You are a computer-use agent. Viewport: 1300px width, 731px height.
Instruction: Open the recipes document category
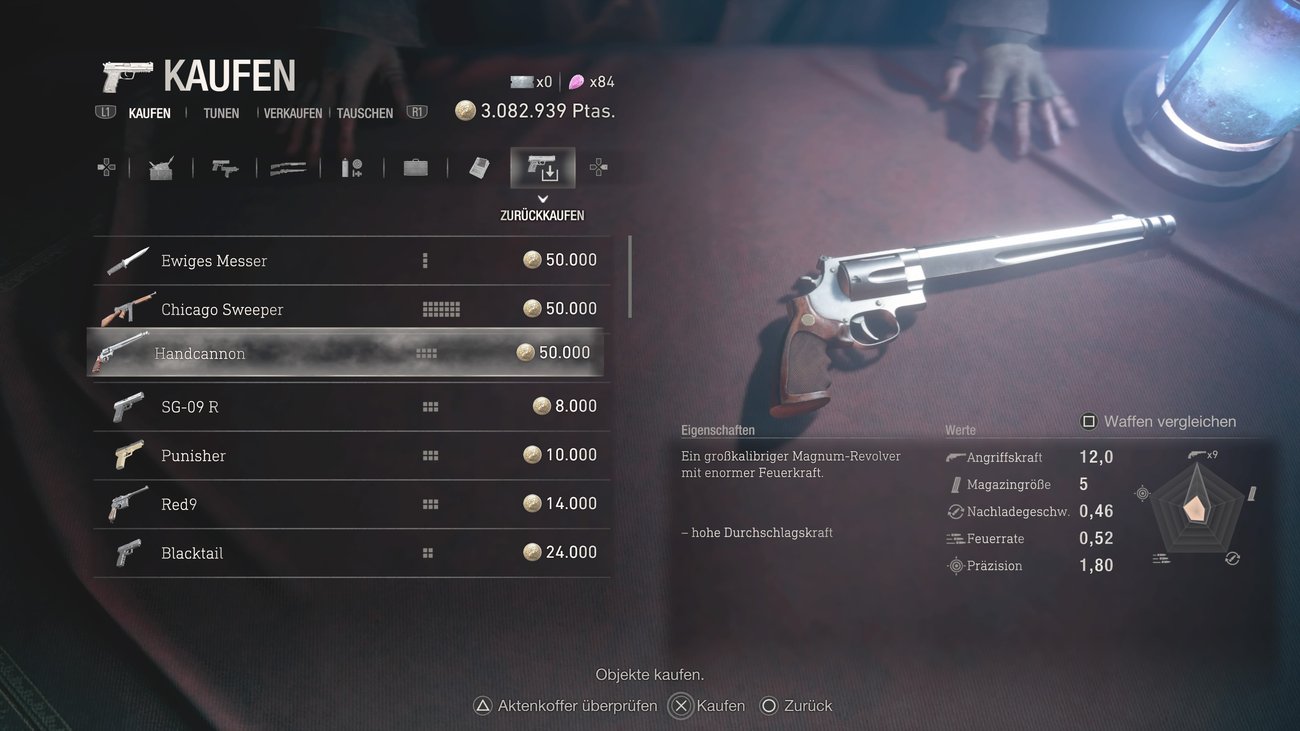pos(480,168)
